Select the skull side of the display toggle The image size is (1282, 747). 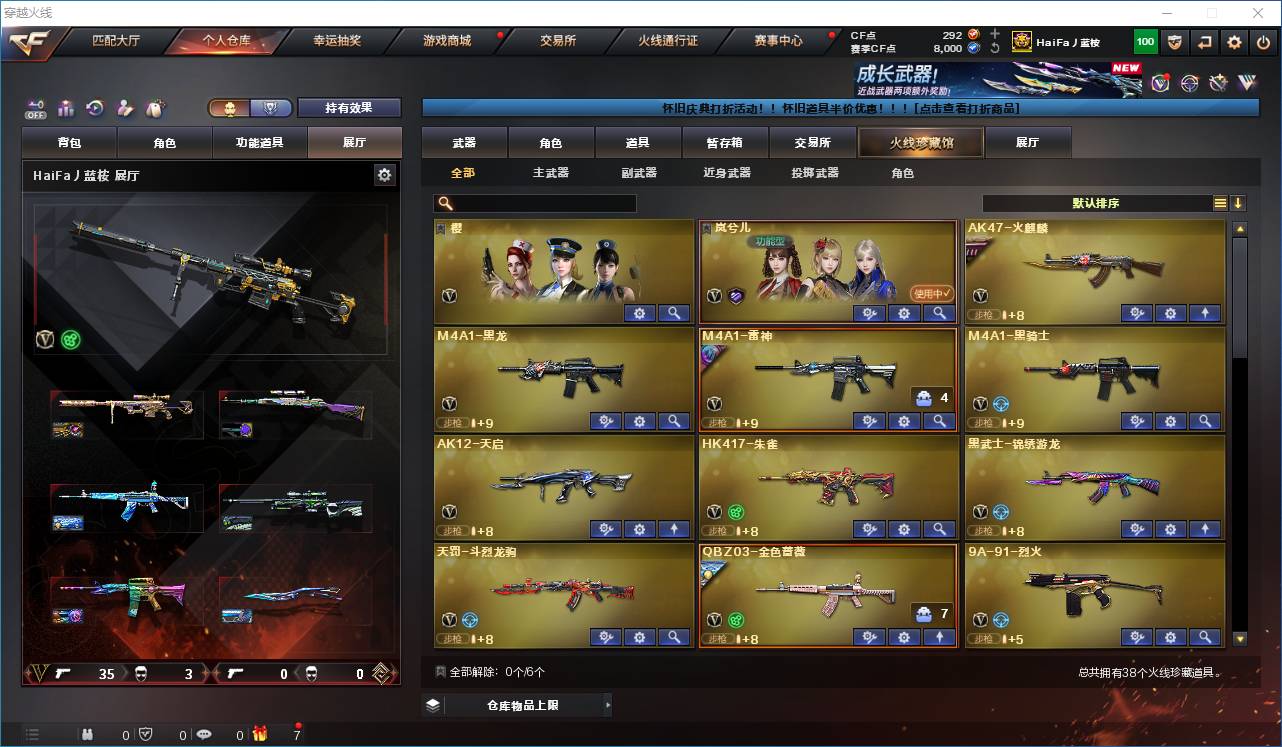230,107
